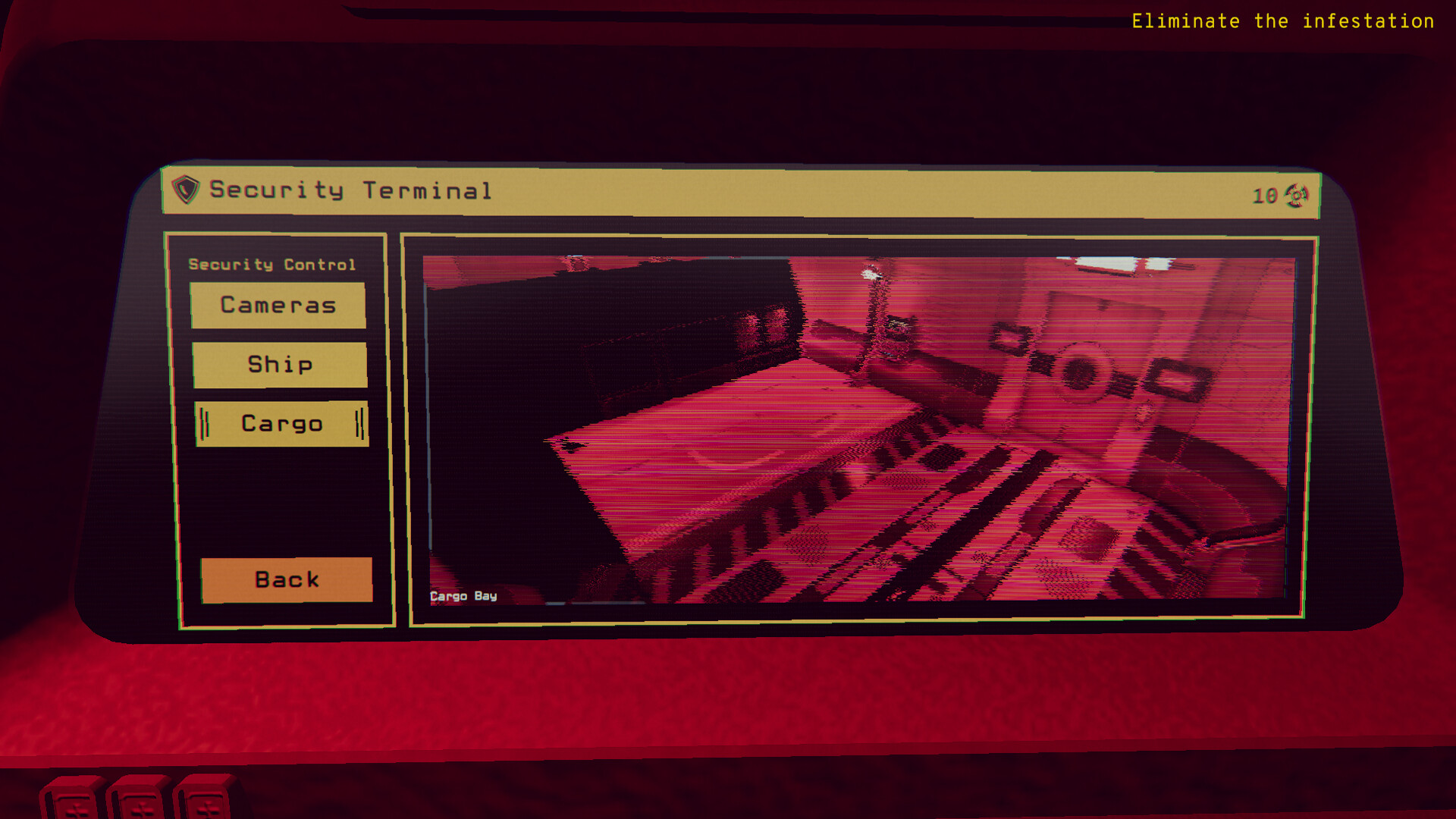Click the ammo counter showing 10
The image size is (1456, 819).
pyautogui.click(x=1263, y=196)
